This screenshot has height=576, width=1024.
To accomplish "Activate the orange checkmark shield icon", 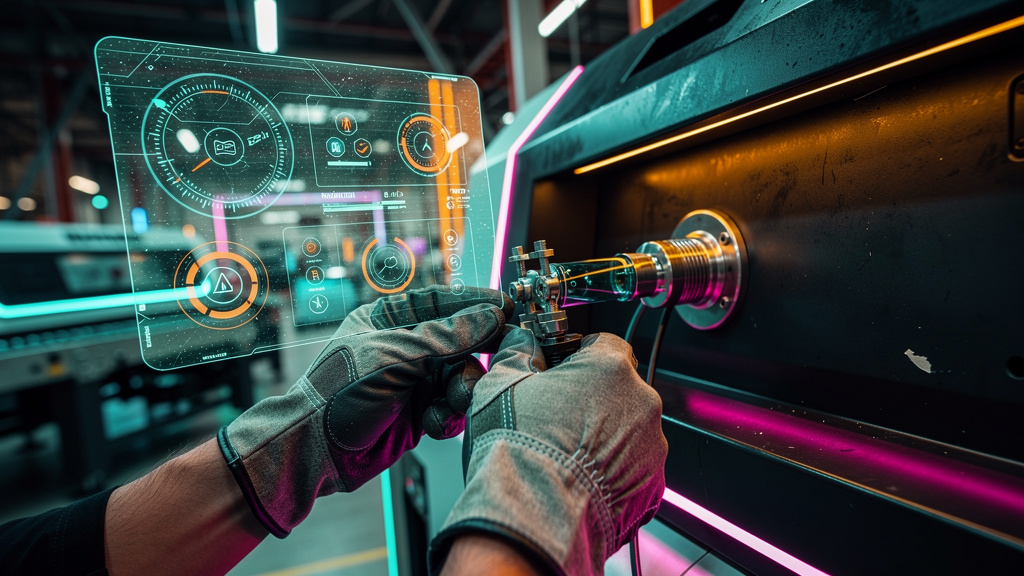I will tap(363, 147).
